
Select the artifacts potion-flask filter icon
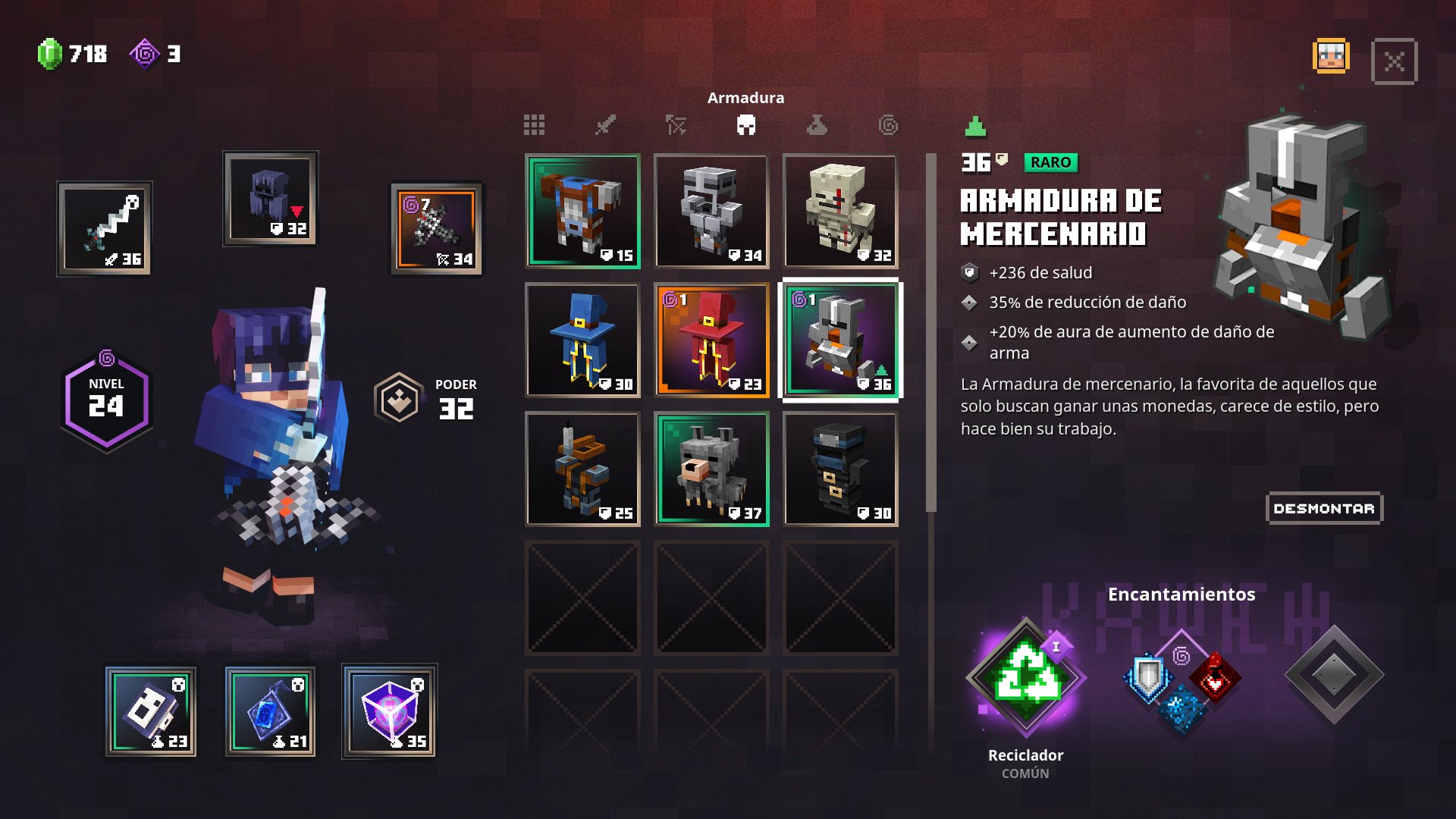point(816,125)
